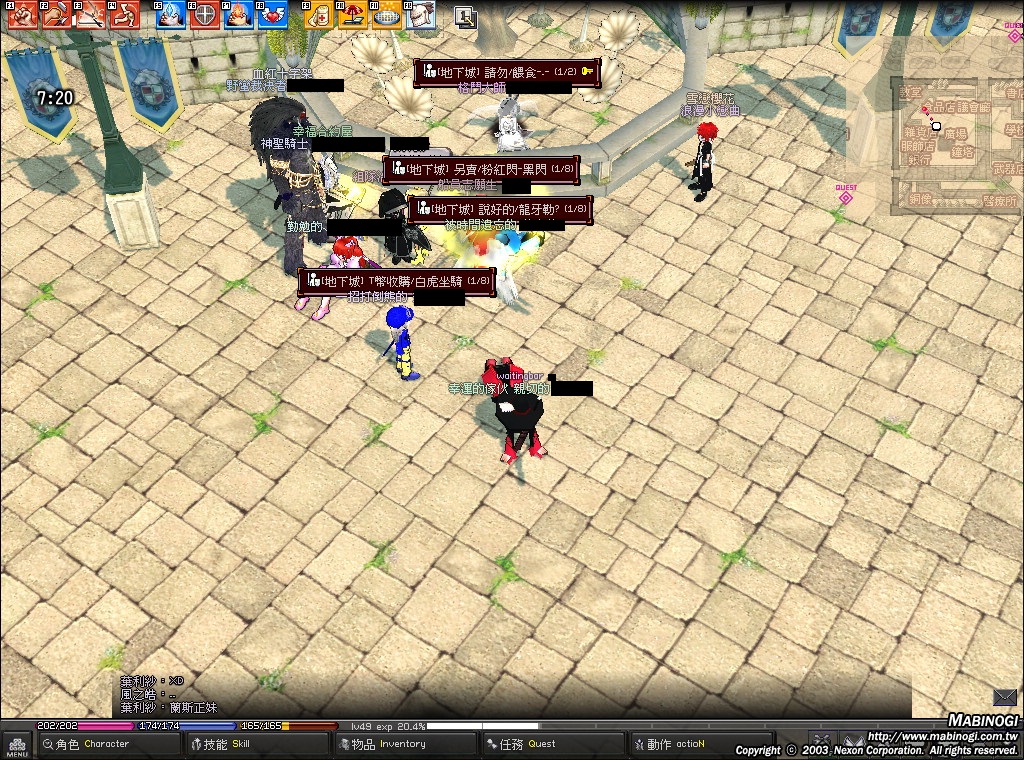Select the first aid bandage skill
1024x760 pixels.
pos(319,14)
